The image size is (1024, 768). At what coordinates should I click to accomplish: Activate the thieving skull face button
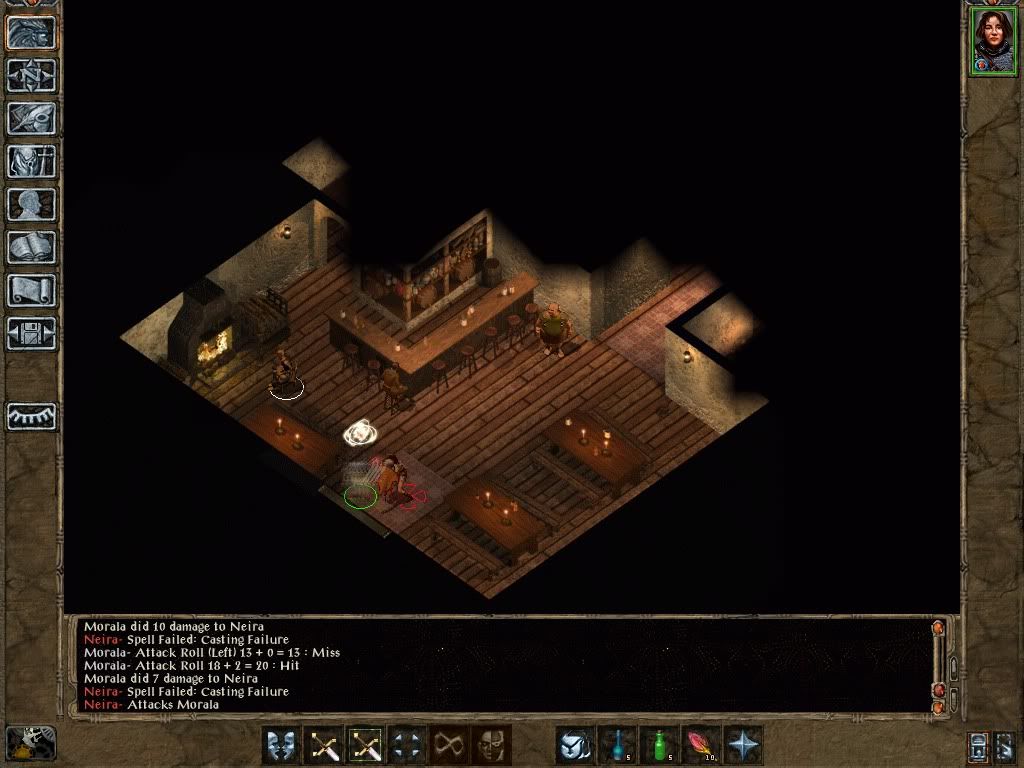tap(492, 745)
